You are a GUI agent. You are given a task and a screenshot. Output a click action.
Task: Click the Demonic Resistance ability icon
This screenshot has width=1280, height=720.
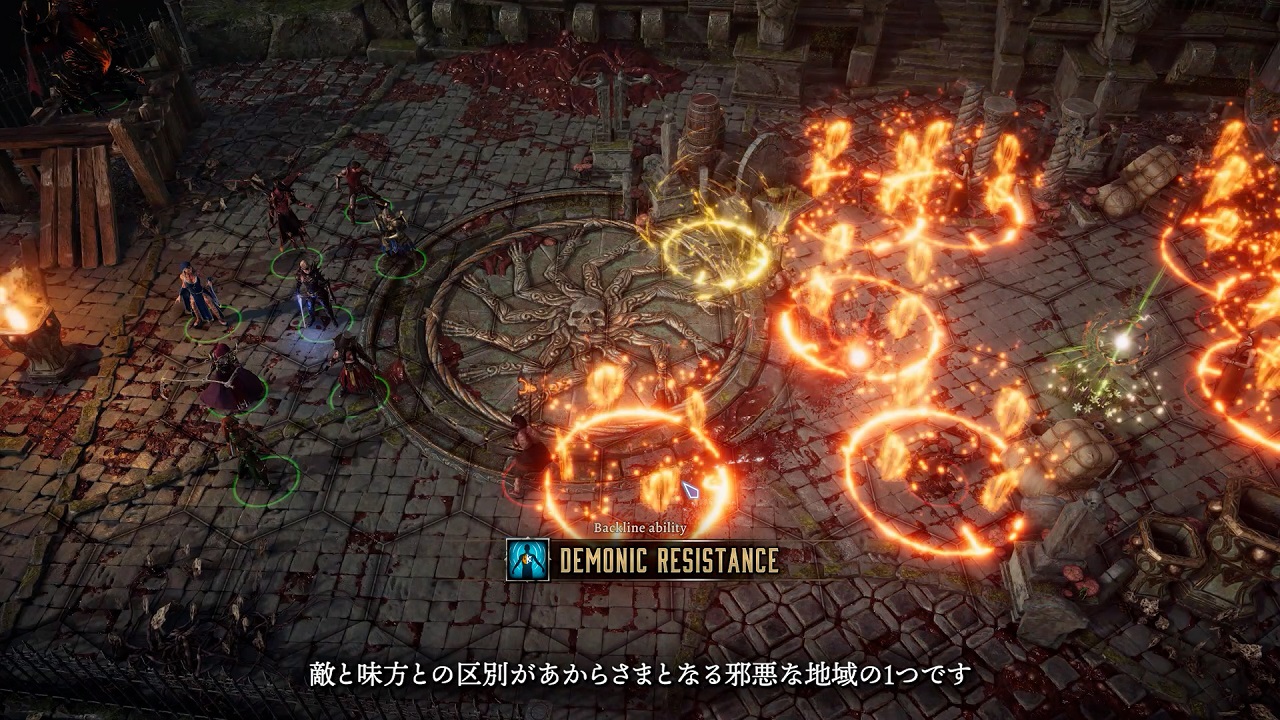click(x=527, y=560)
